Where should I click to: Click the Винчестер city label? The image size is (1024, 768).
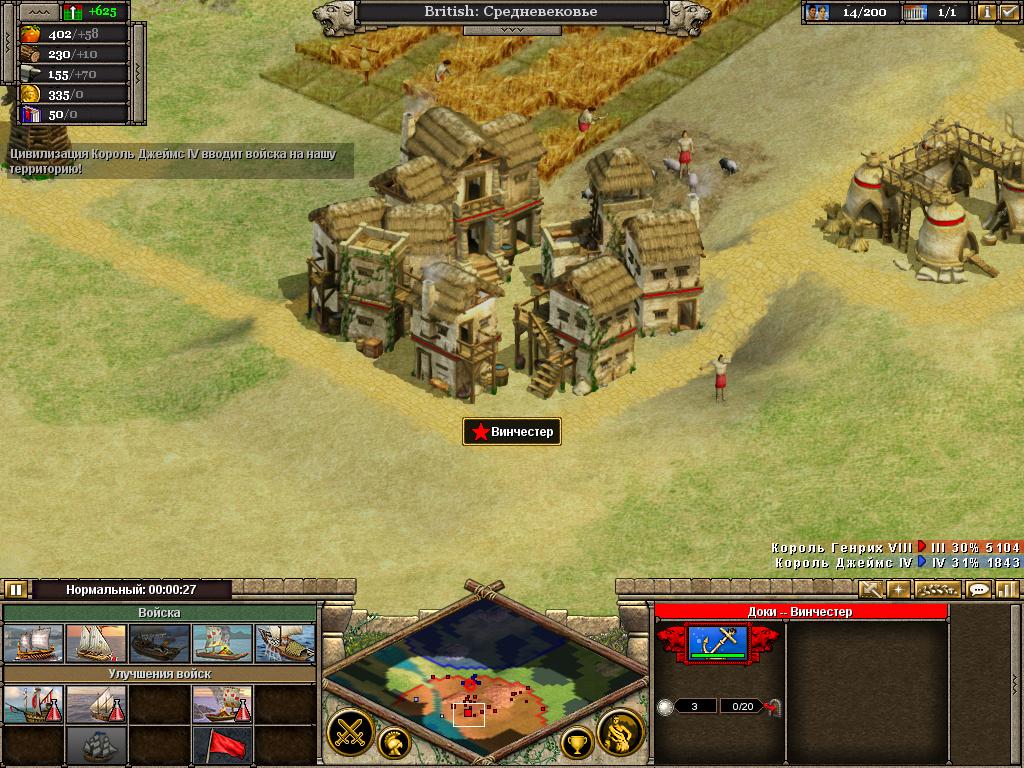(x=511, y=432)
